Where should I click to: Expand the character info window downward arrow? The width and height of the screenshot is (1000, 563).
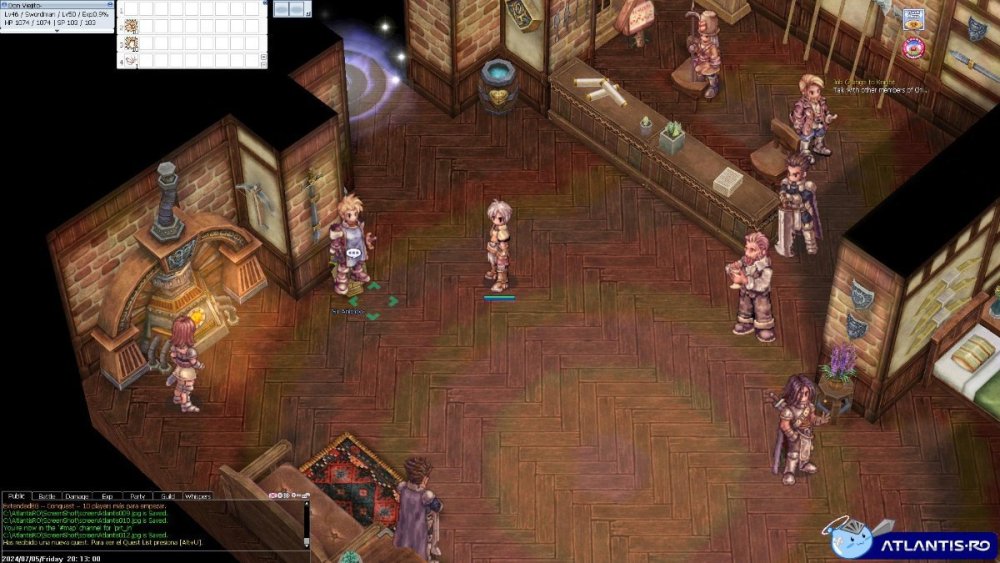[x=57, y=31]
